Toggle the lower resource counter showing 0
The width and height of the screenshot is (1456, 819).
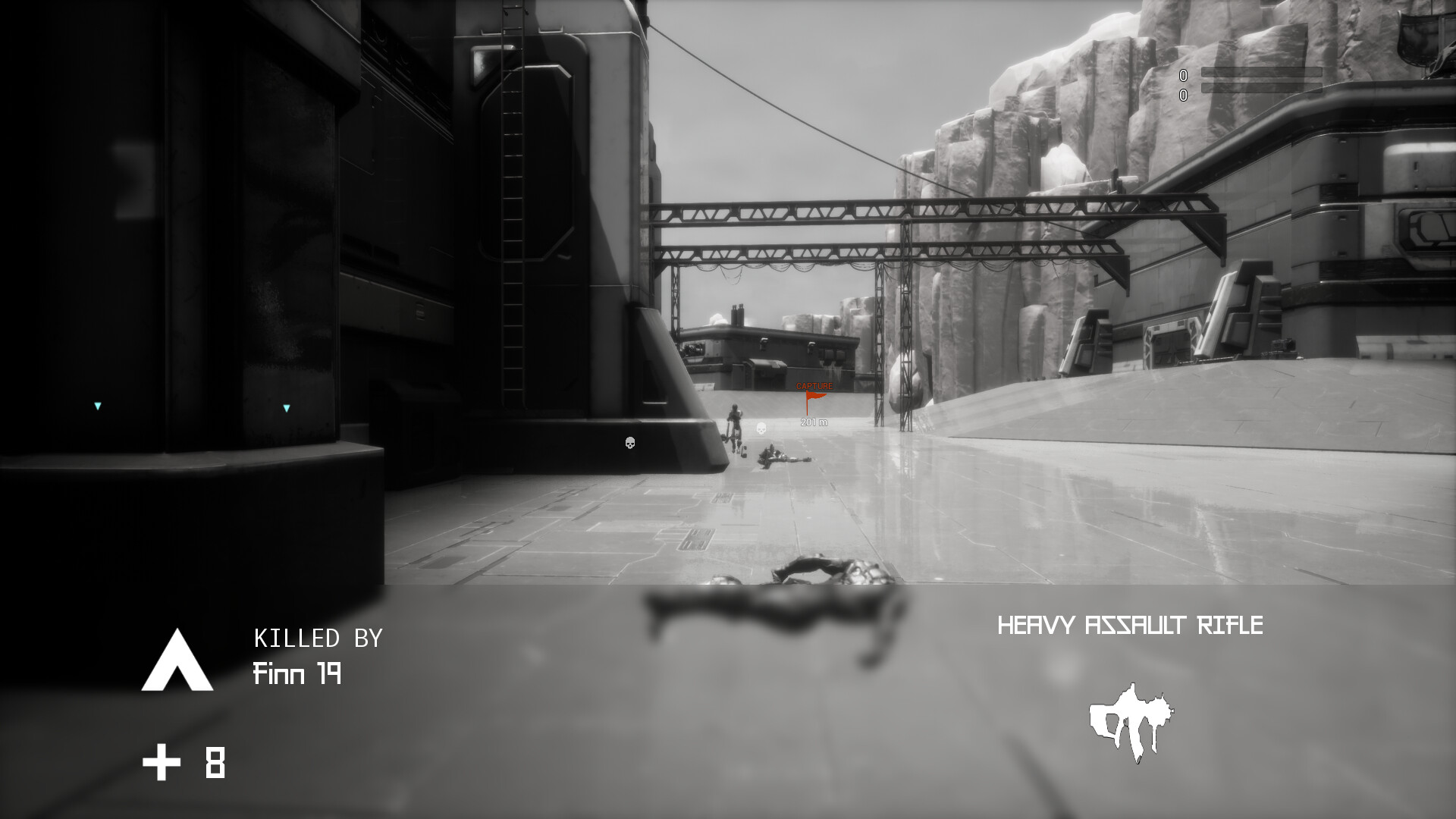coord(1183,97)
